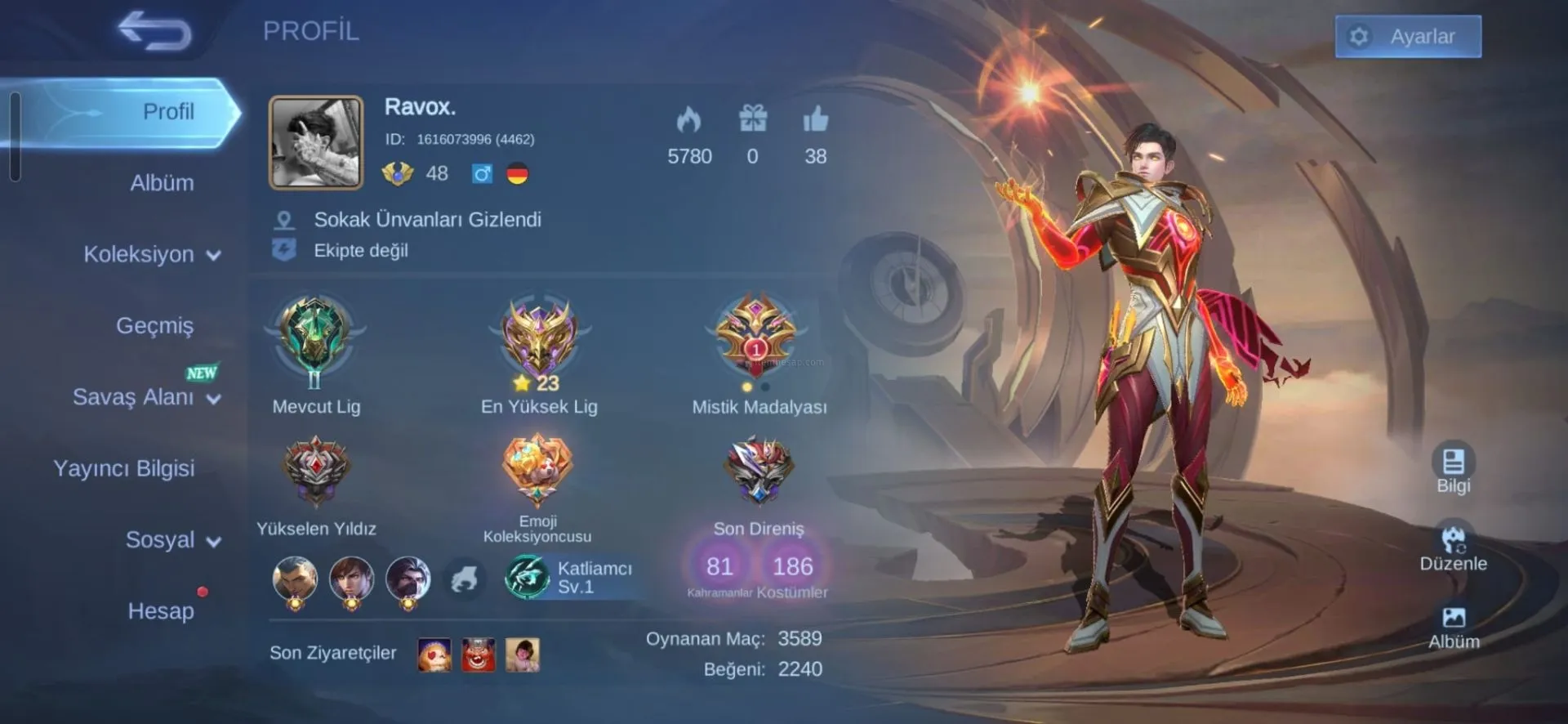Open the Geçmiş history tab
This screenshot has height=724, width=1568.
tap(154, 326)
